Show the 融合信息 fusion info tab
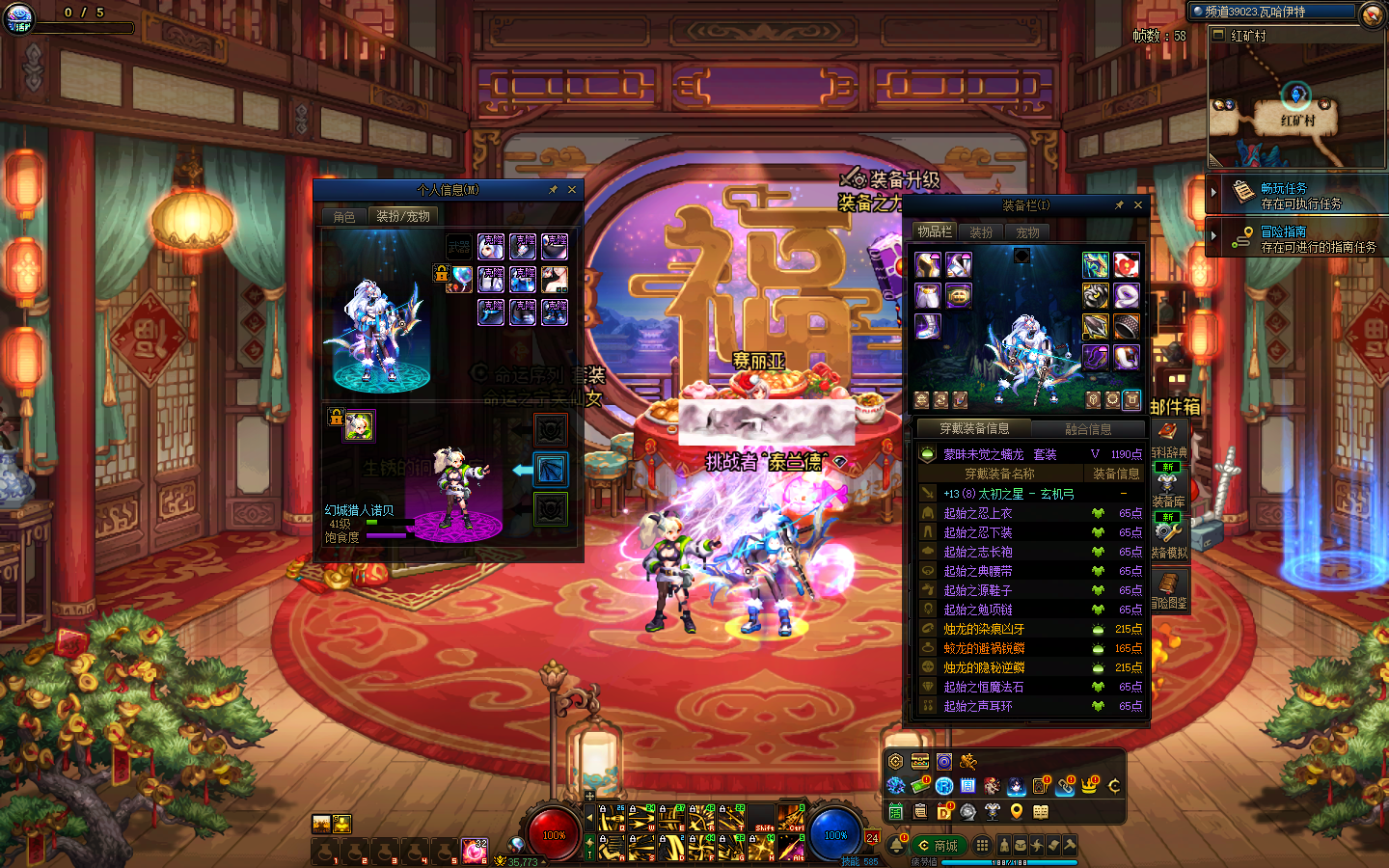1389x868 pixels. tap(1087, 429)
